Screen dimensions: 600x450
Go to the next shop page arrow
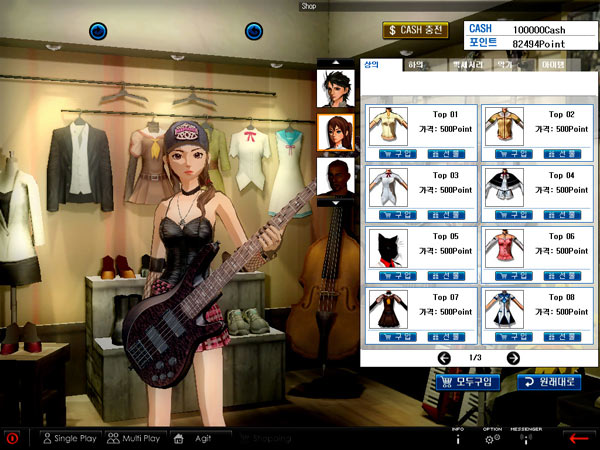[x=513, y=358]
